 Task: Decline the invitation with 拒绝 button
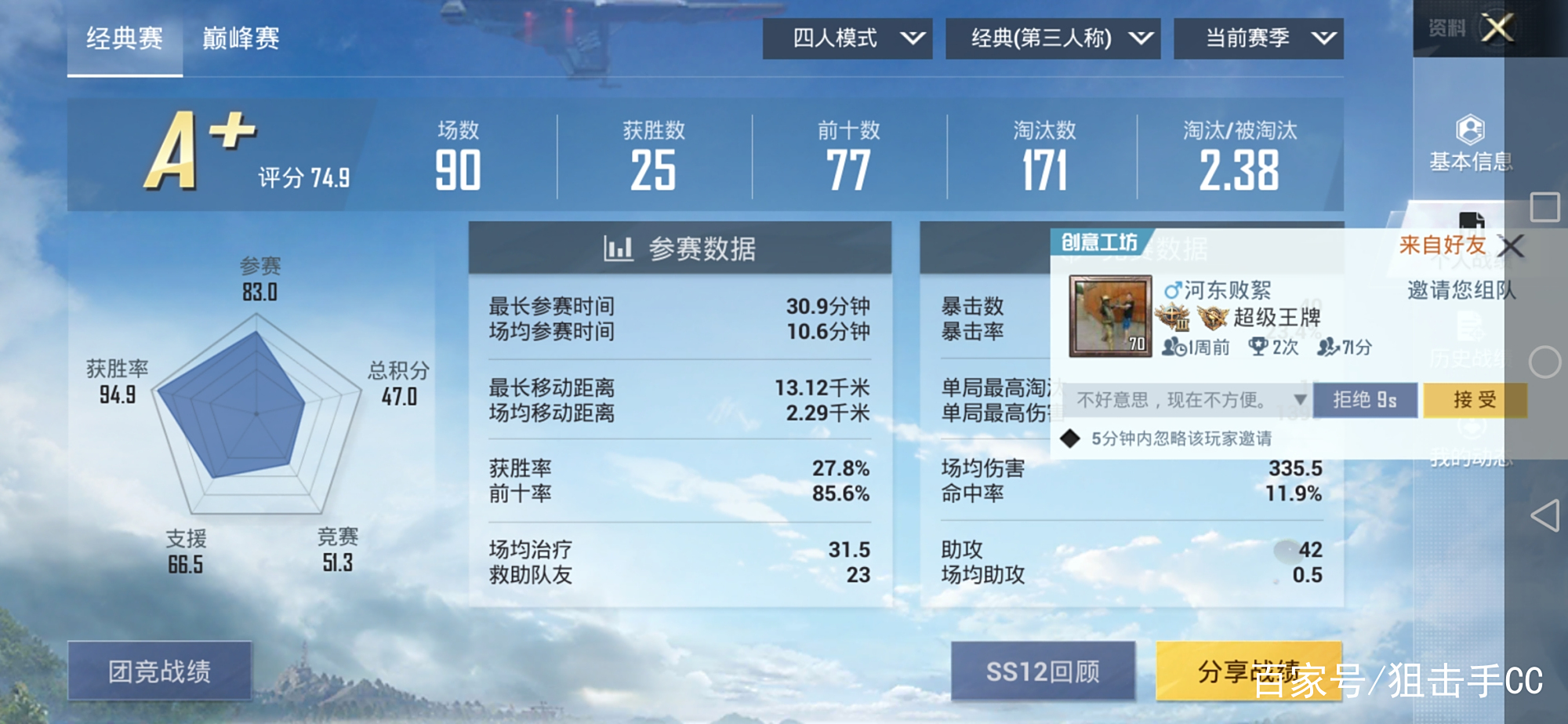pos(1366,400)
